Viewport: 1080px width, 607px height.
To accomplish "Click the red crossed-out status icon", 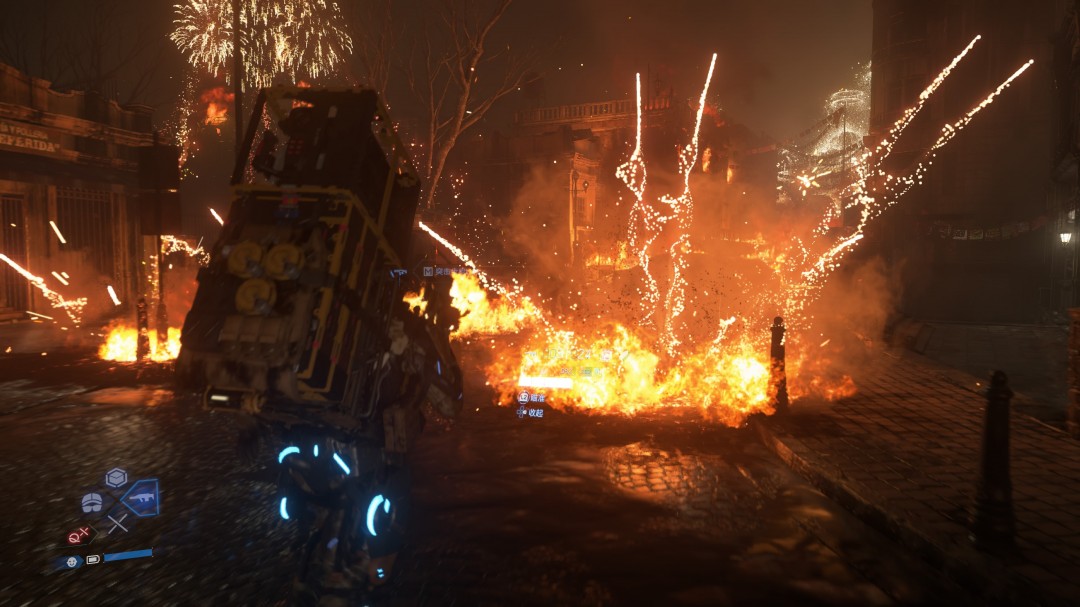I will (77, 536).
